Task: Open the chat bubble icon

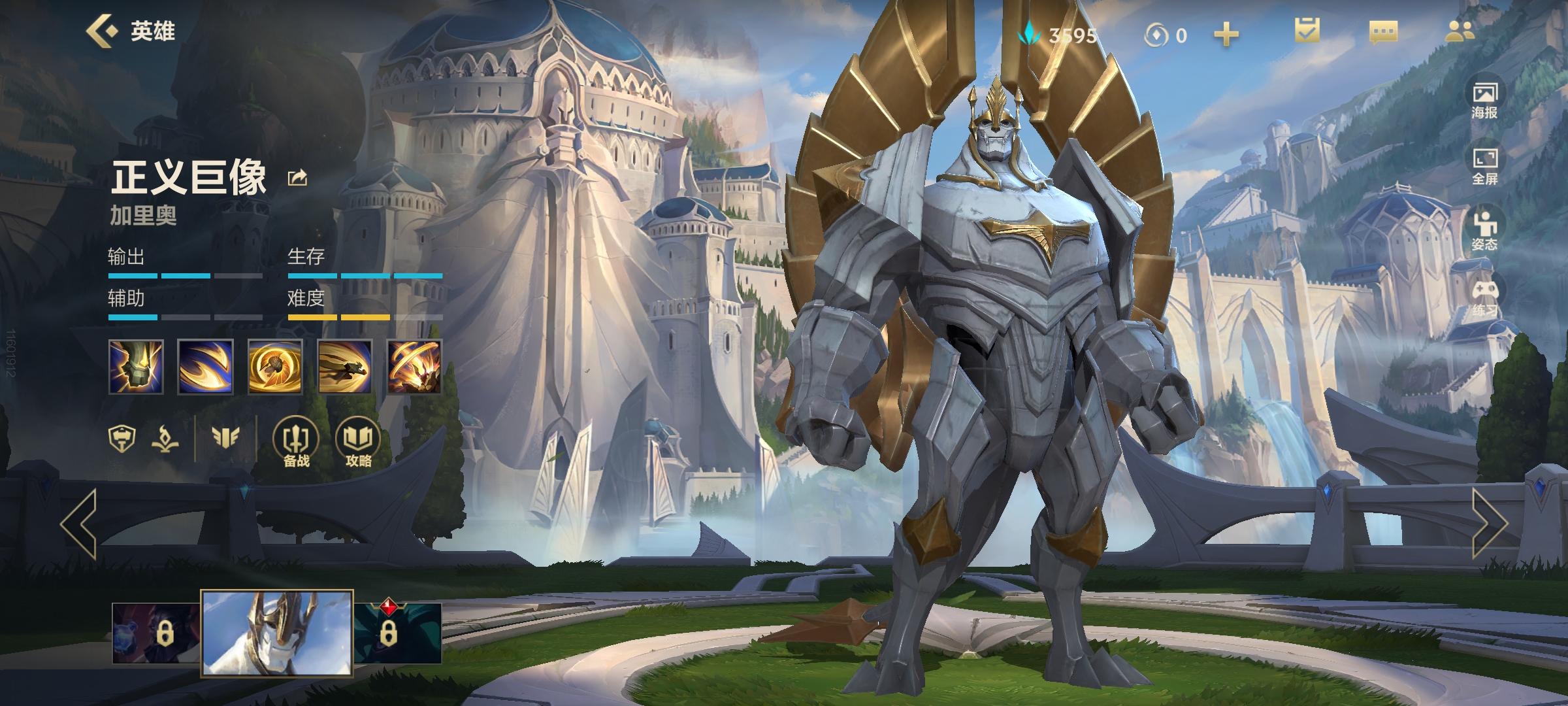Action: (1383, 32)
